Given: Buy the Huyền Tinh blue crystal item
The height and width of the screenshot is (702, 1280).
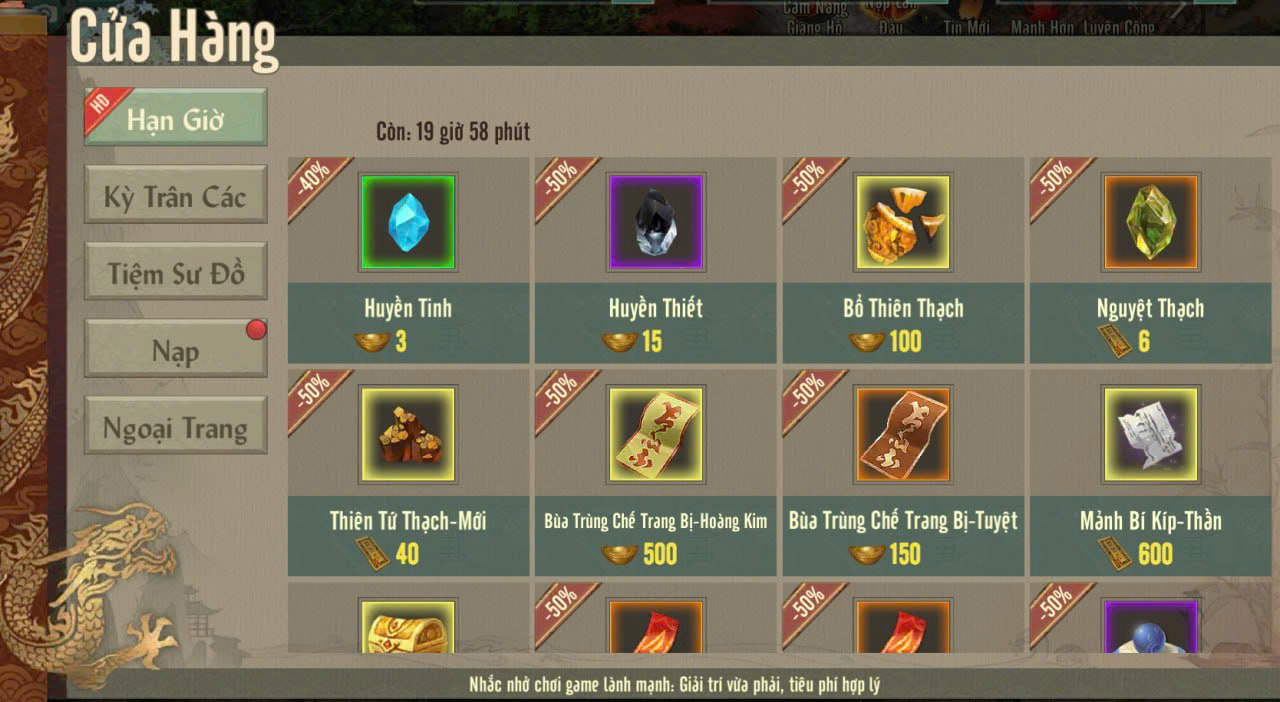Looking at the screenshot, I should pos(408,222).
